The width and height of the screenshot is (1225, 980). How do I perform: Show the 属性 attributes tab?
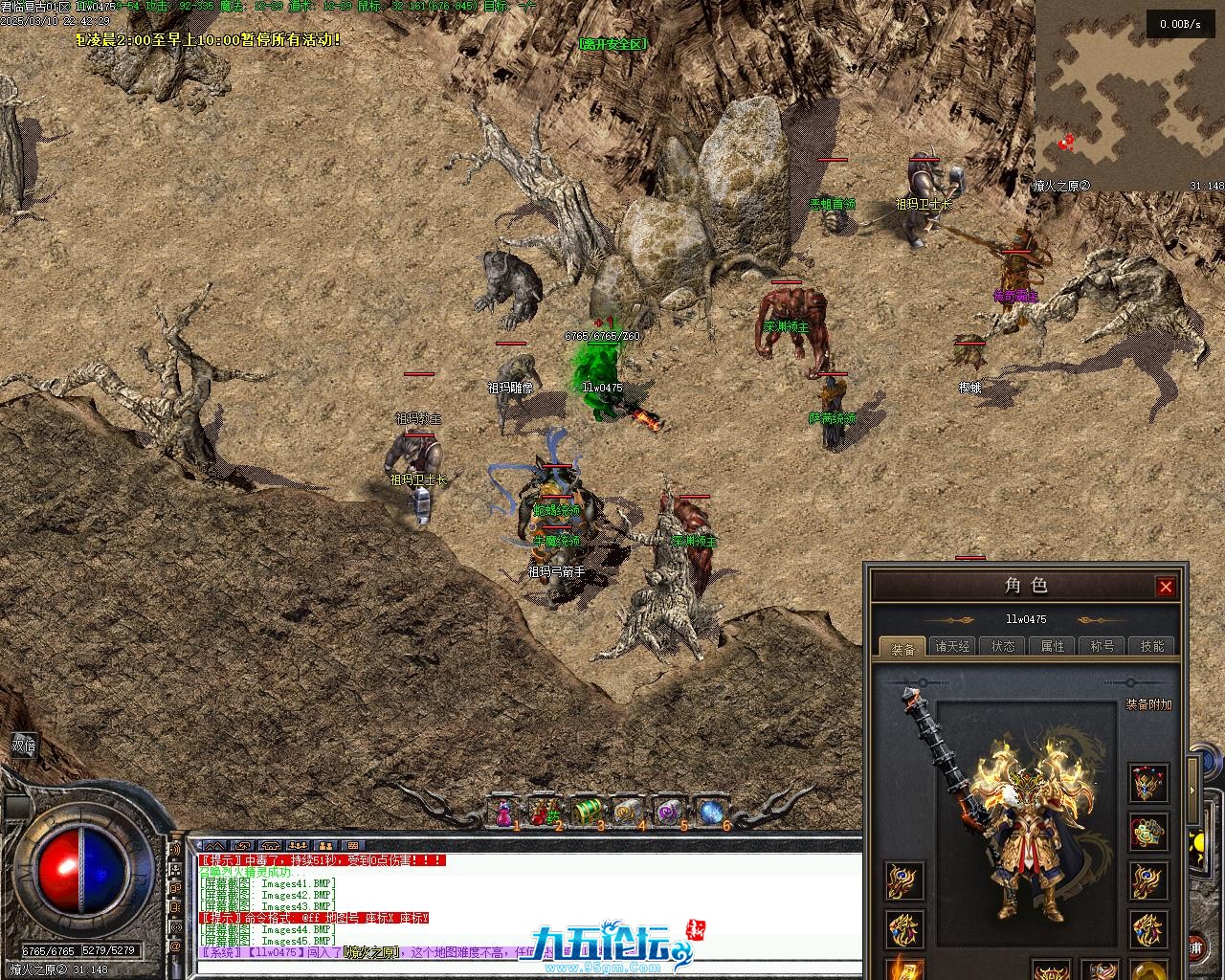(1053, 647)
